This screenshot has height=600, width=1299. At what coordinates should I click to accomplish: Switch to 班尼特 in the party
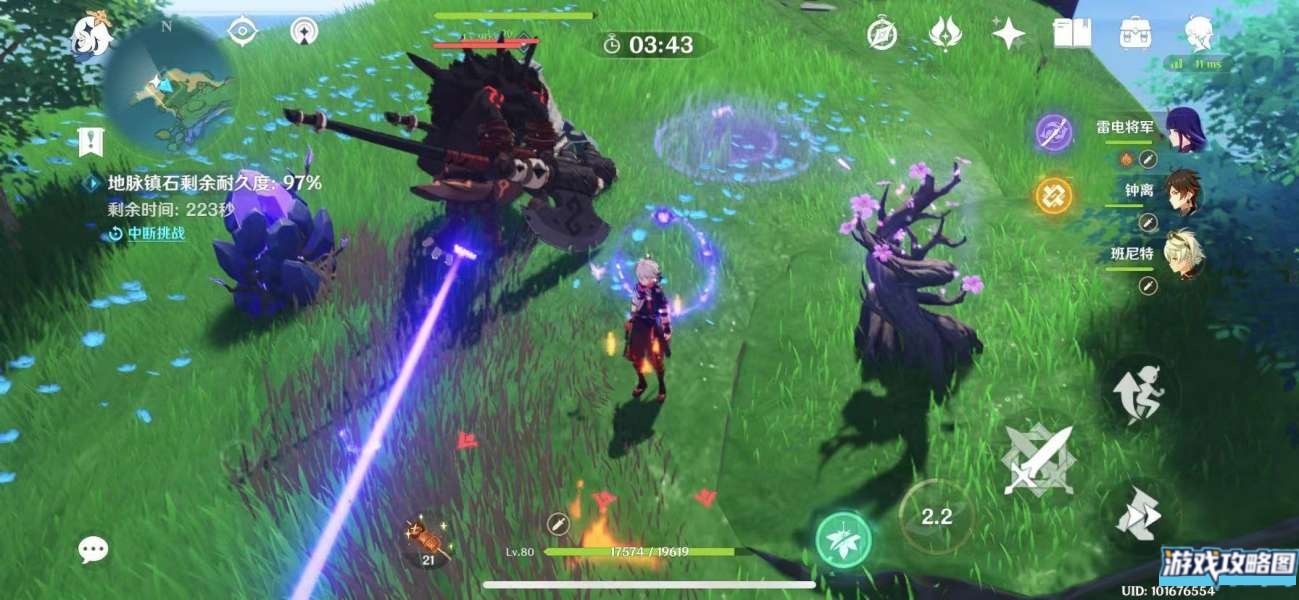(1183, 254)
